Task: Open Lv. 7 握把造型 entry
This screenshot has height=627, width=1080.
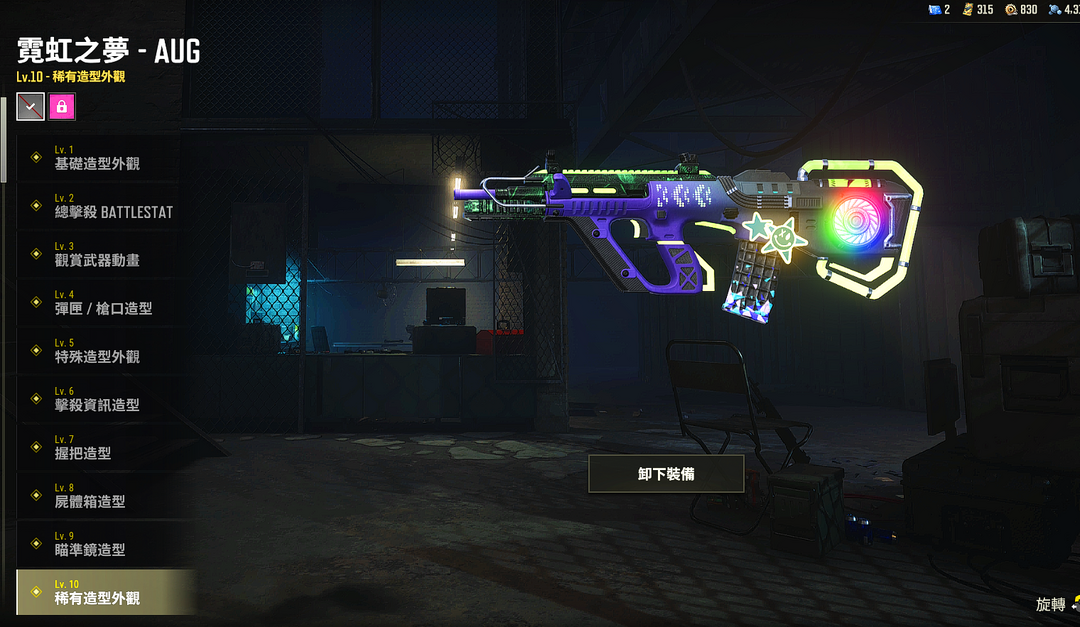Action: point(98,448)
